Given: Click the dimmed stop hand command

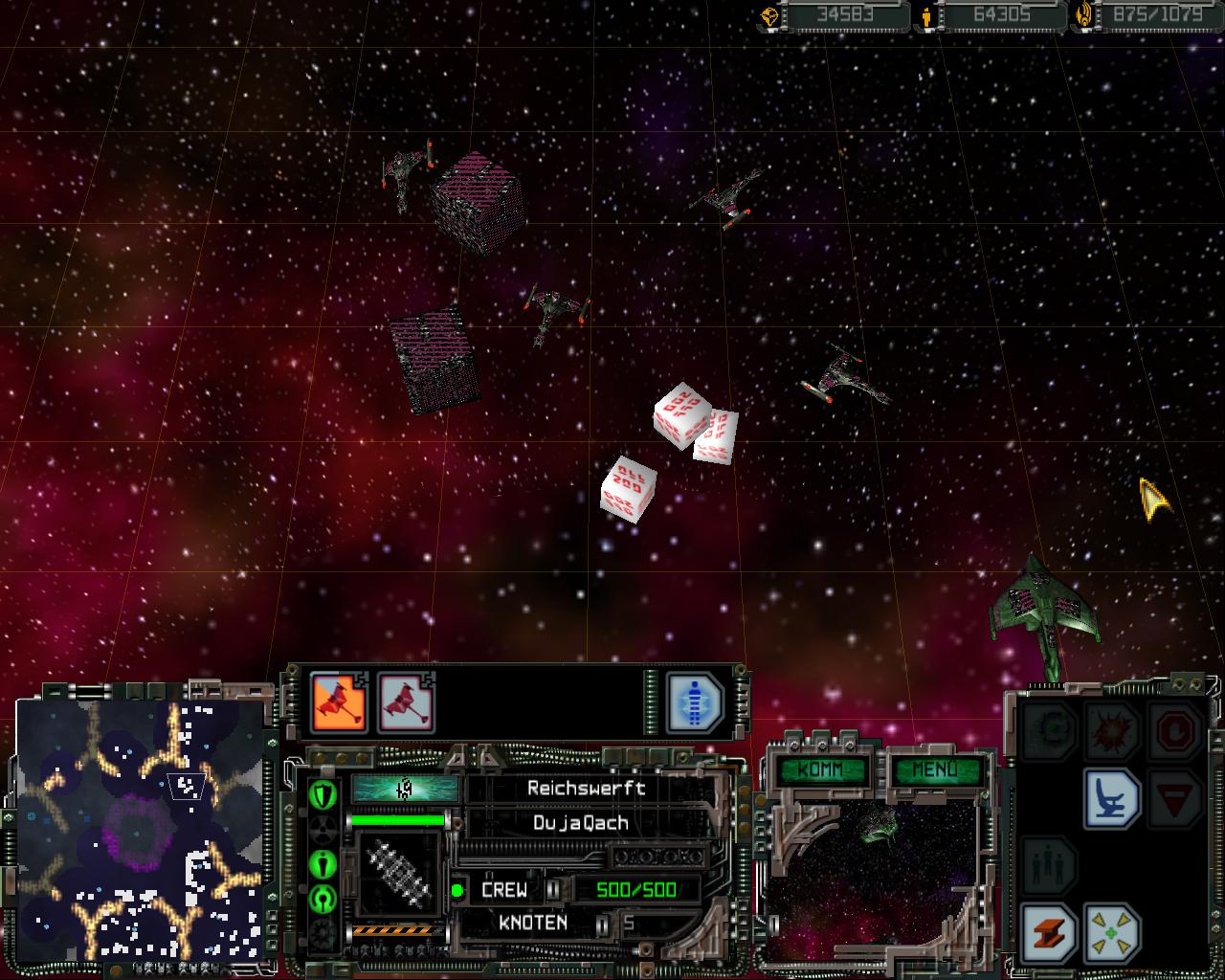Looking at the screenshot, I should pyautogui.click(x=1174, y=731).
